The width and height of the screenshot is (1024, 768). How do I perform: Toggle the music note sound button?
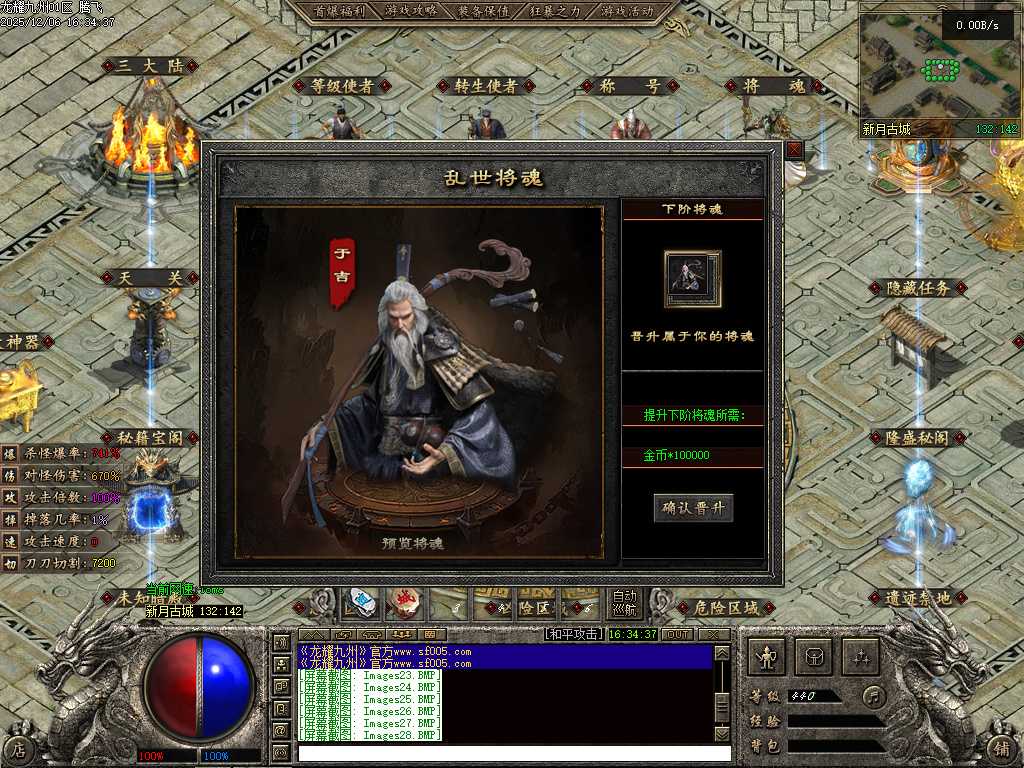point(875,696)
